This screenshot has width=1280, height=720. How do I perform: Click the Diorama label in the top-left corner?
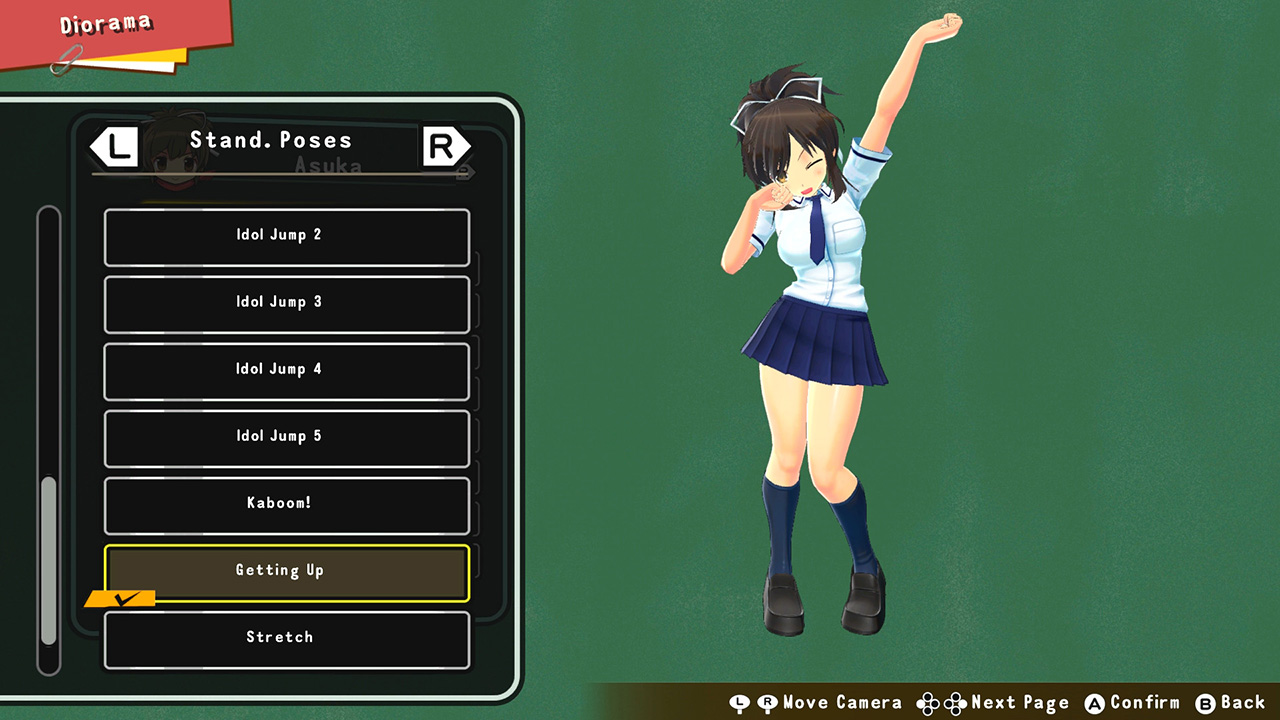pyautogui.click(x=105, y=24)
